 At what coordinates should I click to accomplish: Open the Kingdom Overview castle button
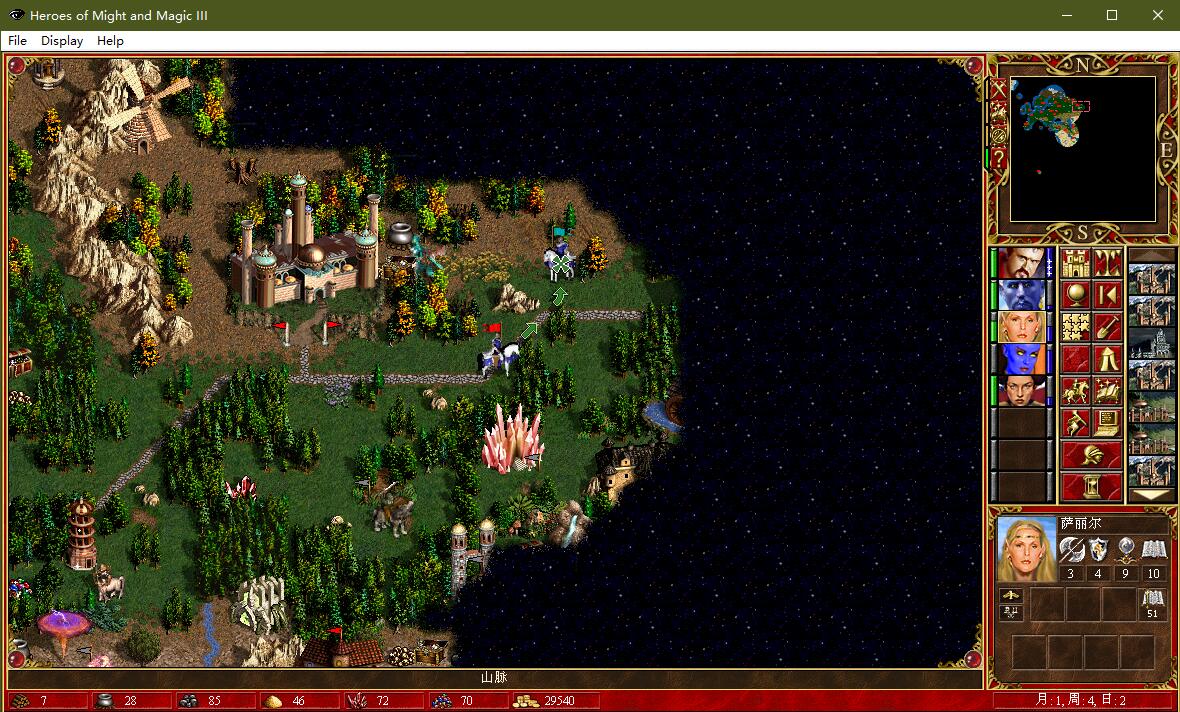point(1075,263)
